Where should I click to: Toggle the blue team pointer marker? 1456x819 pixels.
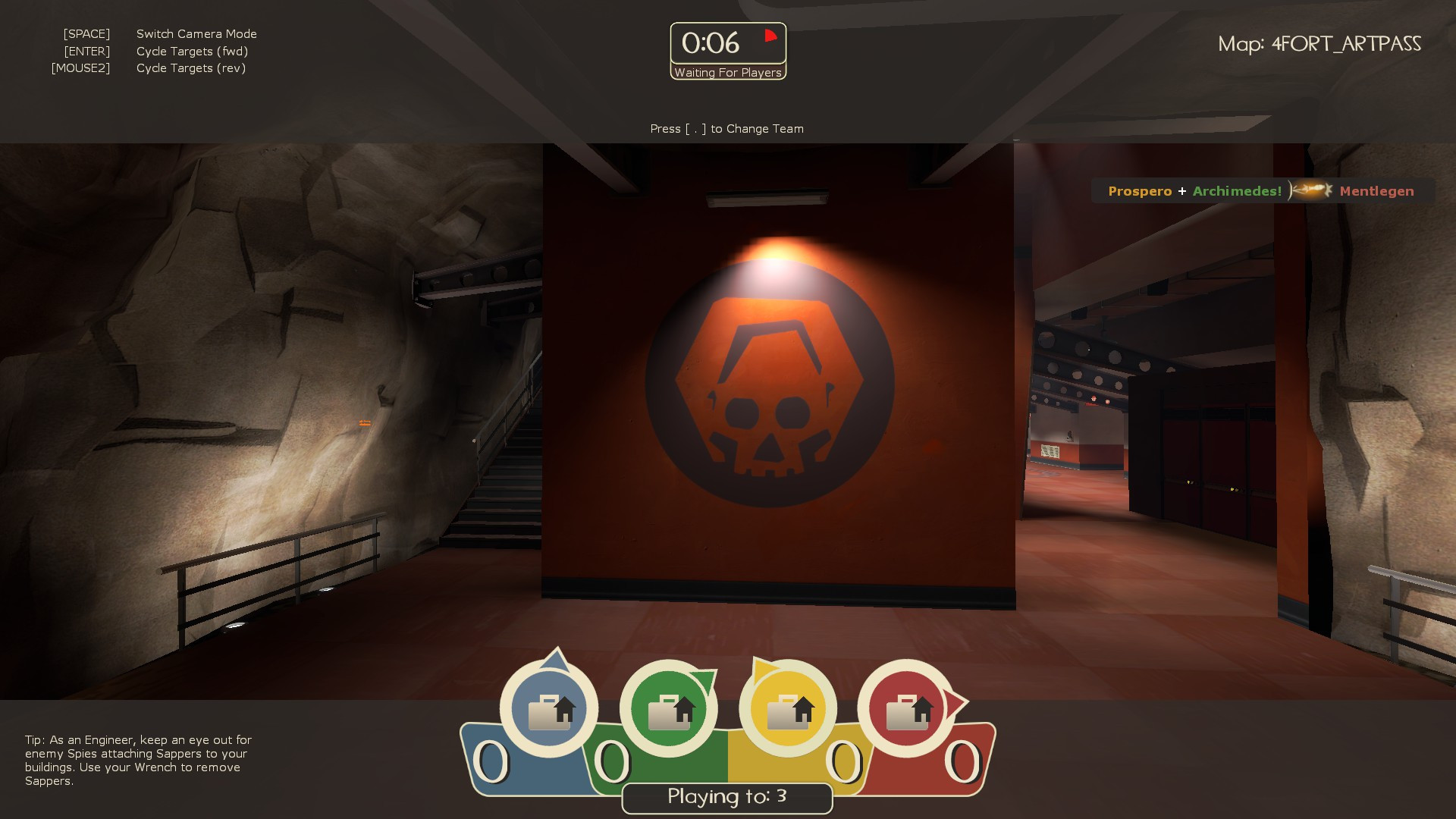[556, 657]
